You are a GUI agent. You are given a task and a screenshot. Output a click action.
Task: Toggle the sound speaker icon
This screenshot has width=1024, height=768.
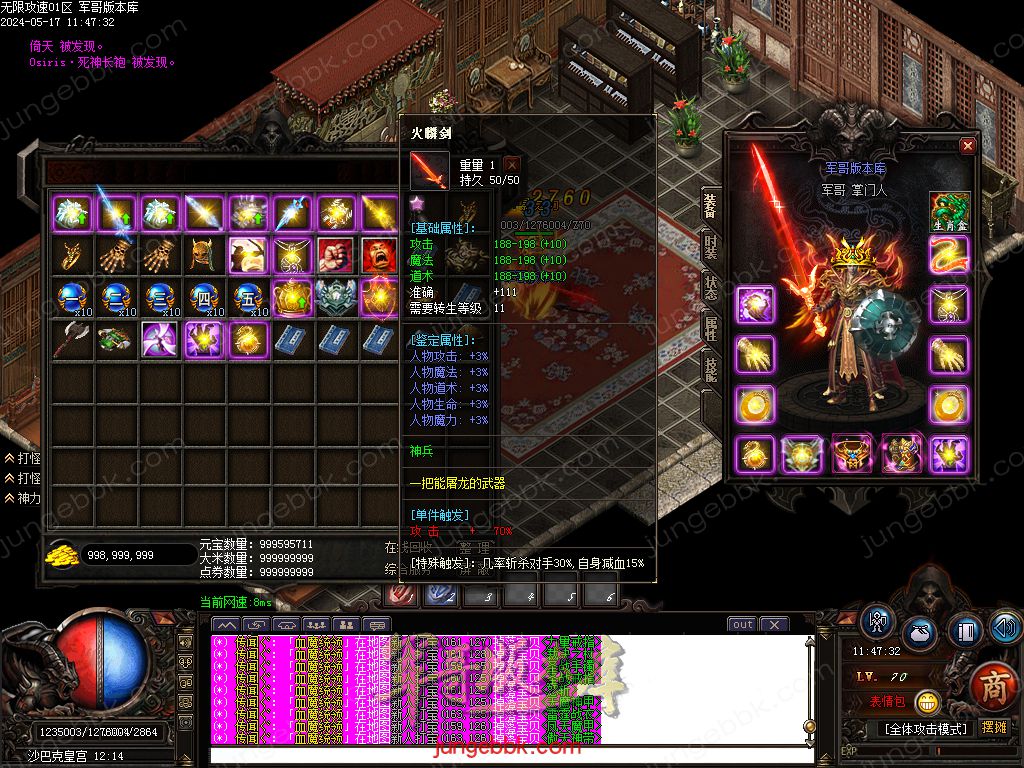[x=1005, y=627]
